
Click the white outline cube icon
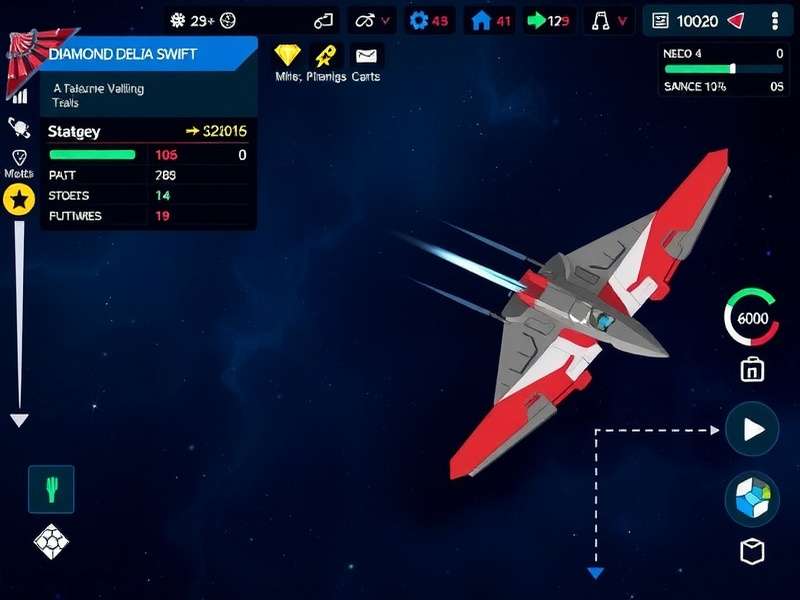click(x=752, y=551)
